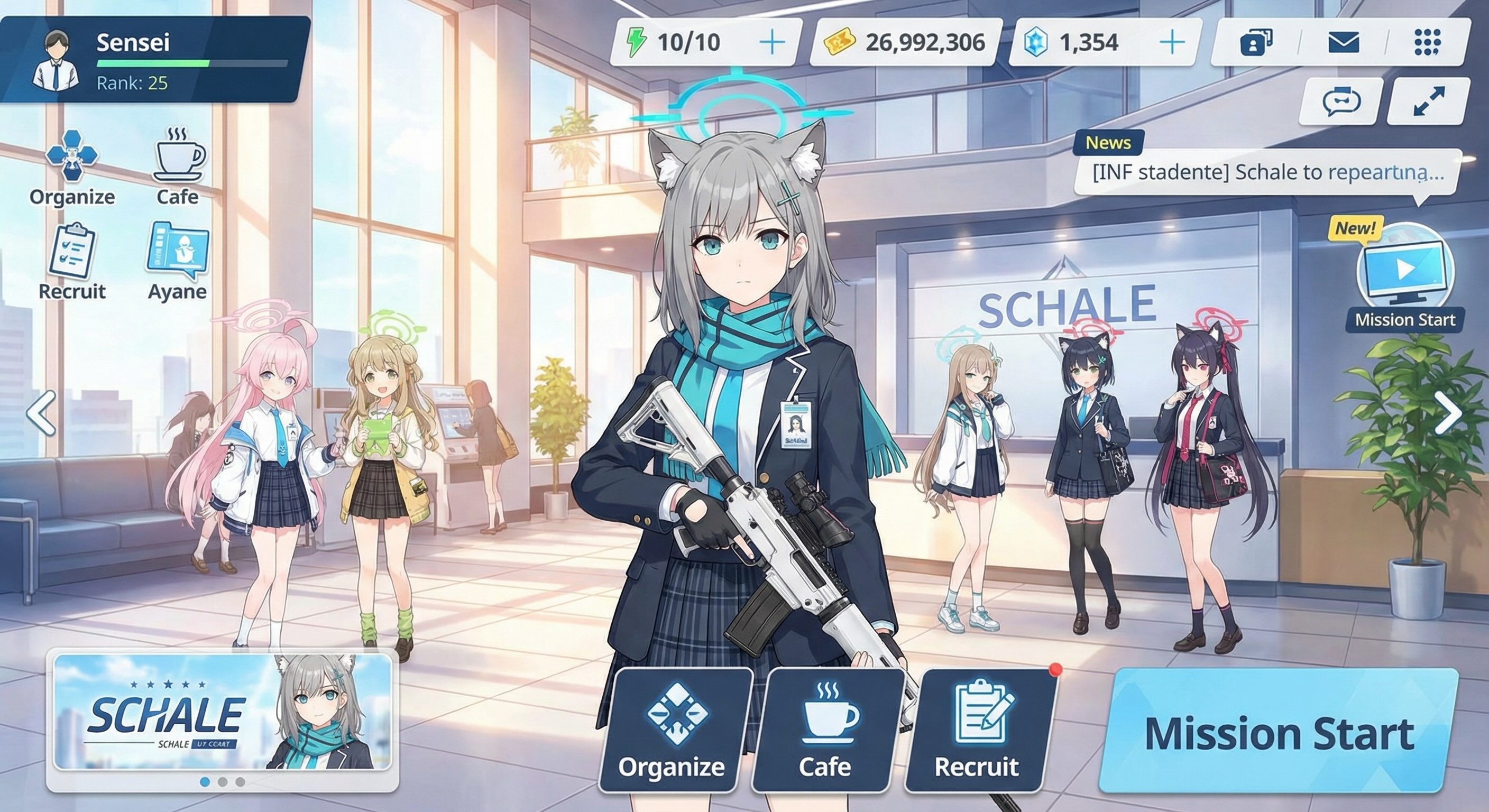Show the next lobby with right arrow
Image resolution: width=1489 pixels, height=812 pixels.
1448,413
